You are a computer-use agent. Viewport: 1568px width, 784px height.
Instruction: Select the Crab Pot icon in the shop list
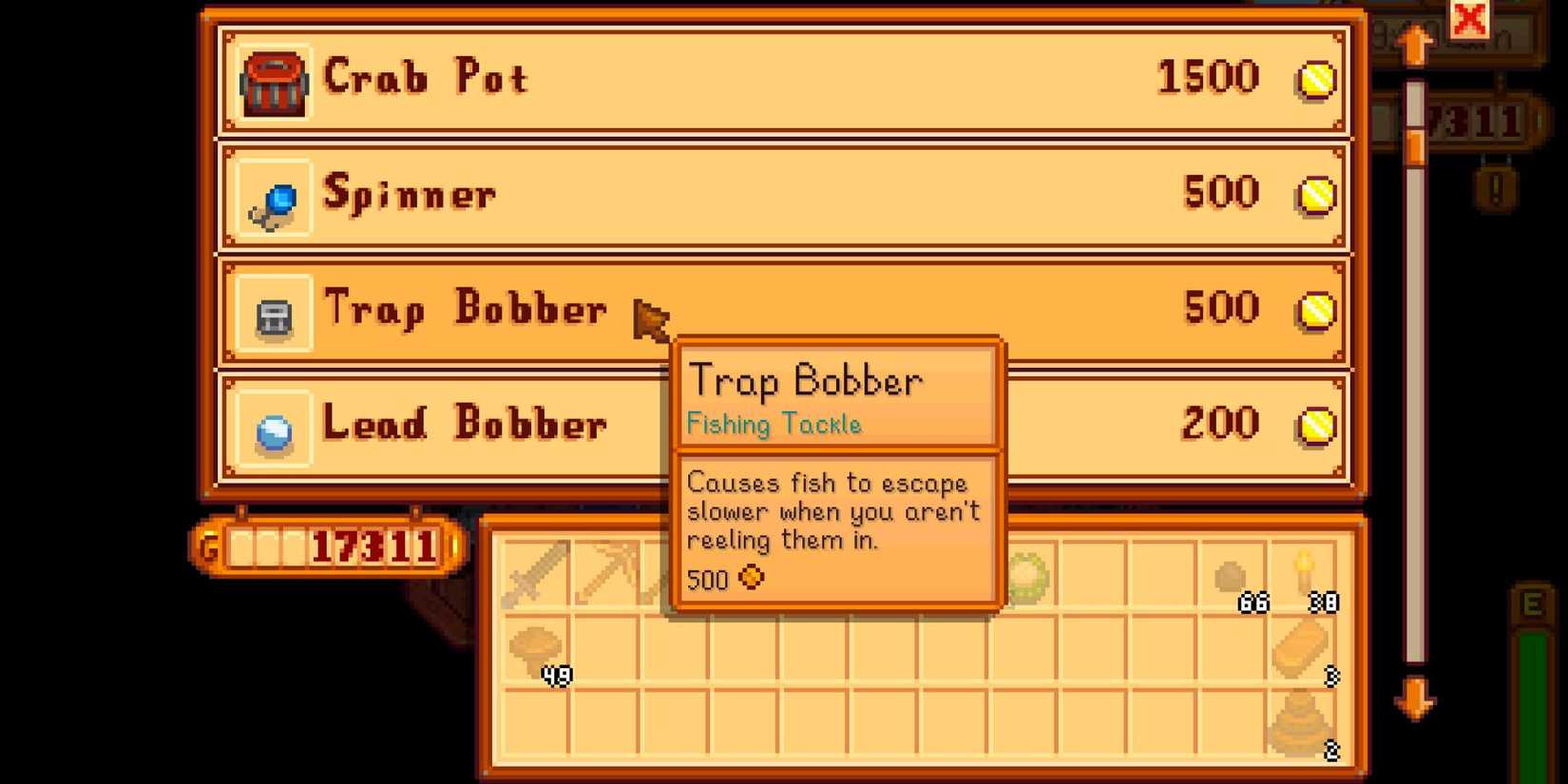pos(275,79)
